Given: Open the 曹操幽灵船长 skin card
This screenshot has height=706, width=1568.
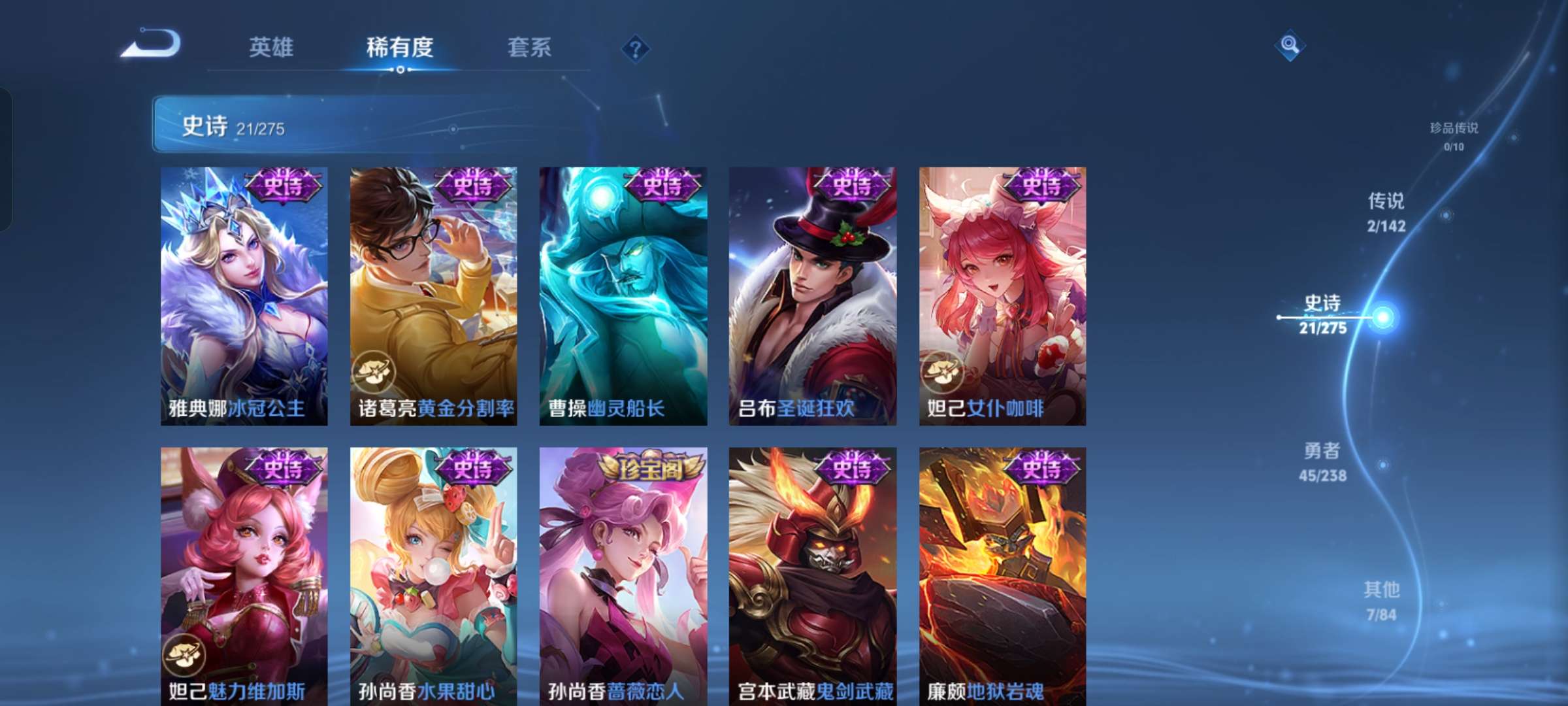Looking at the screenshot, I should [x=621, y=294].
